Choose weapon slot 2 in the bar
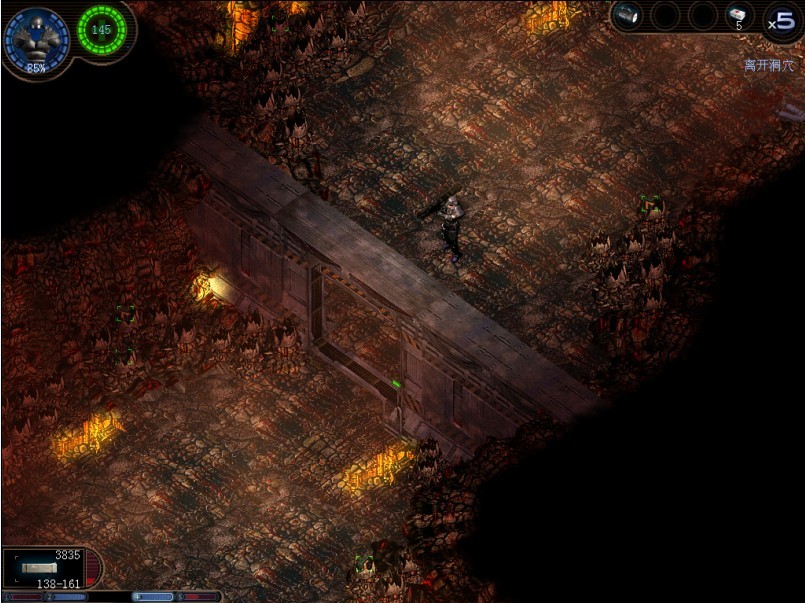The height and width of the screenshot is (603, 805). 67,597
